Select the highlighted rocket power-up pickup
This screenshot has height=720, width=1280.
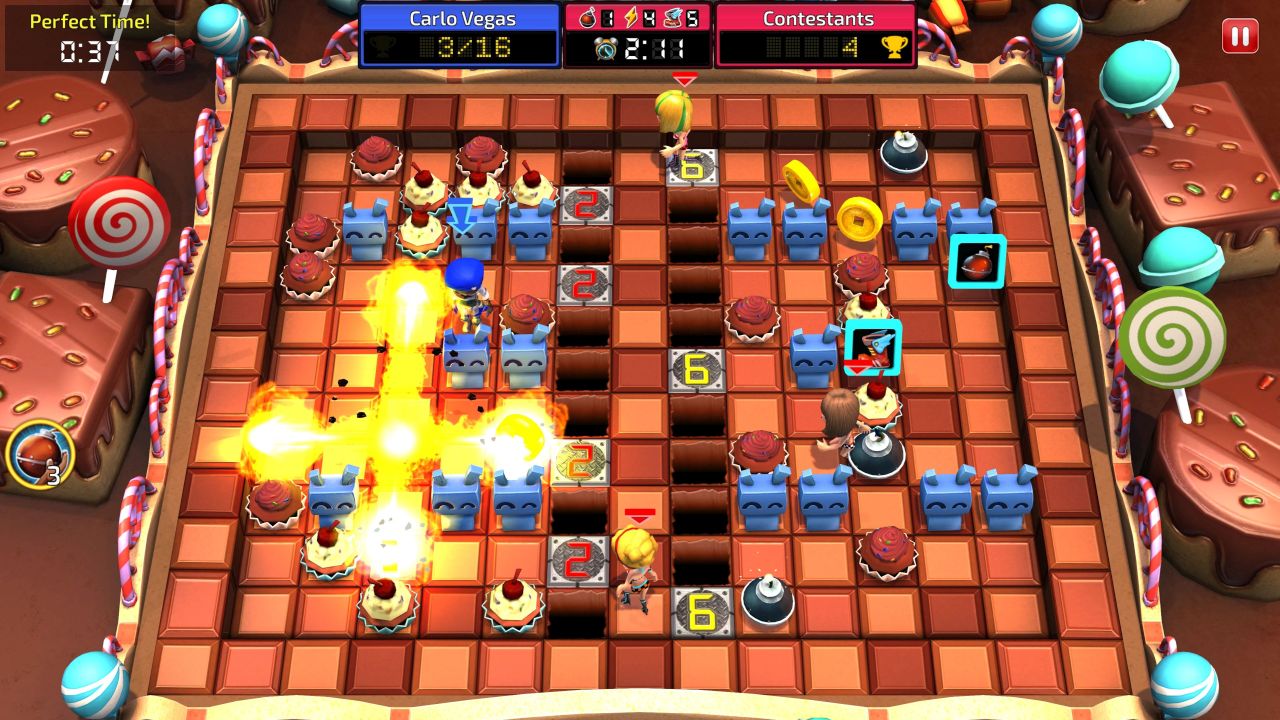coord(873,347)
